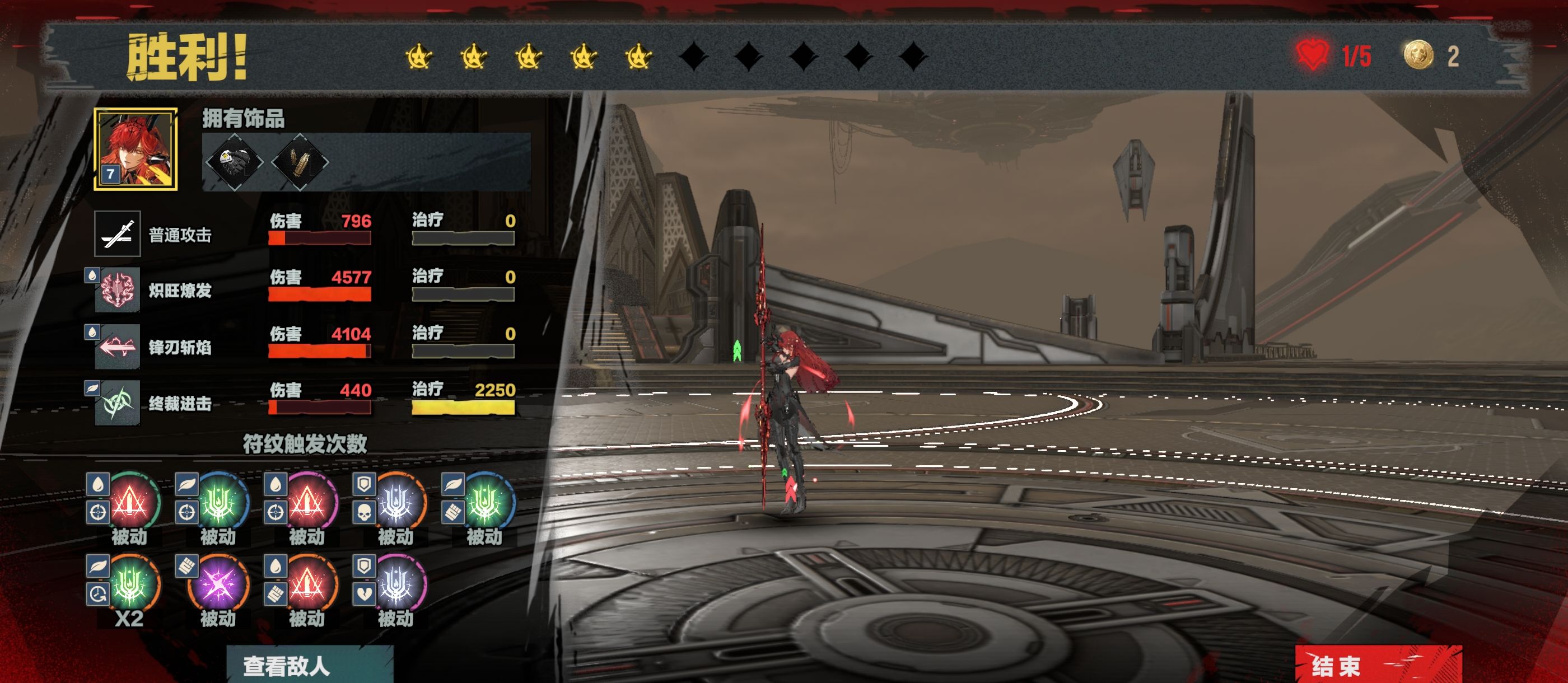Select the 终裁进击 skill icon
The height and width of the screenshot is (683, 1568).
tap(118, 403)
